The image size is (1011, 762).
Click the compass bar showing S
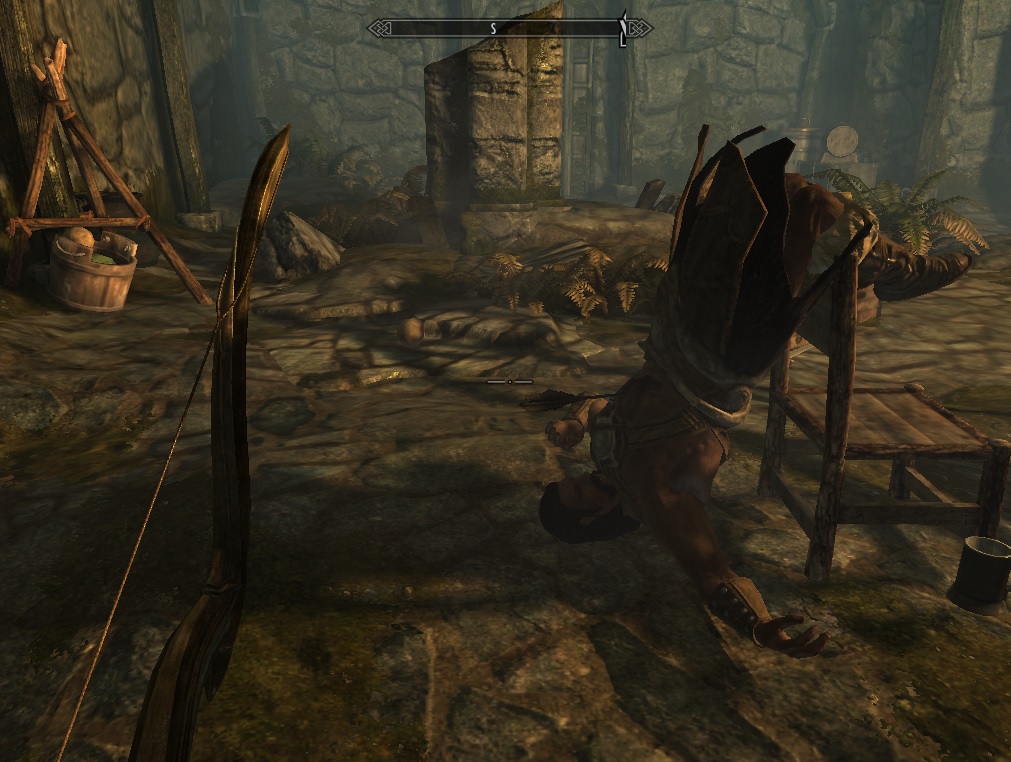tap(509, 28)
